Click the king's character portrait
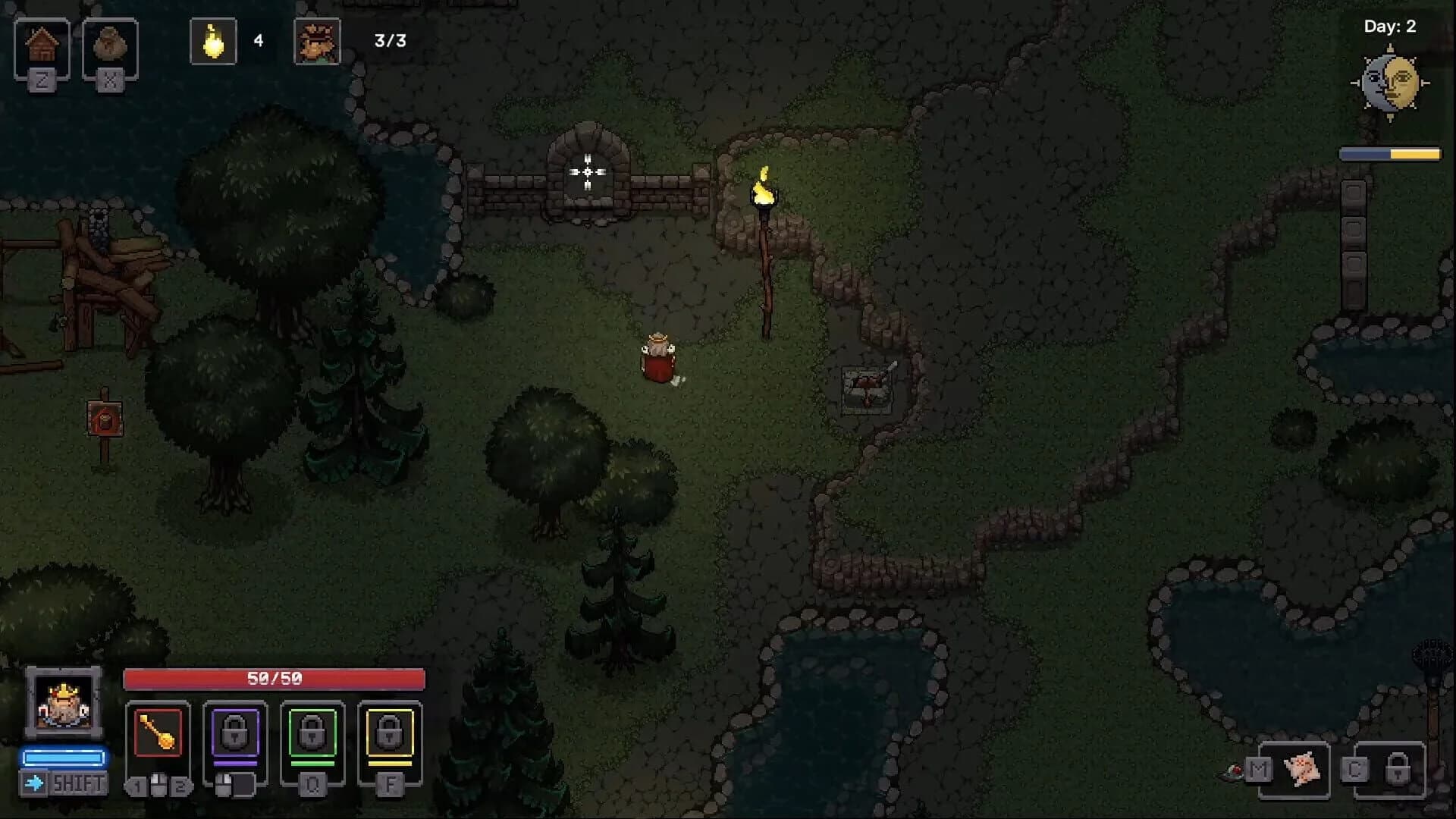1456x819 pixels. tap(64, 705)
